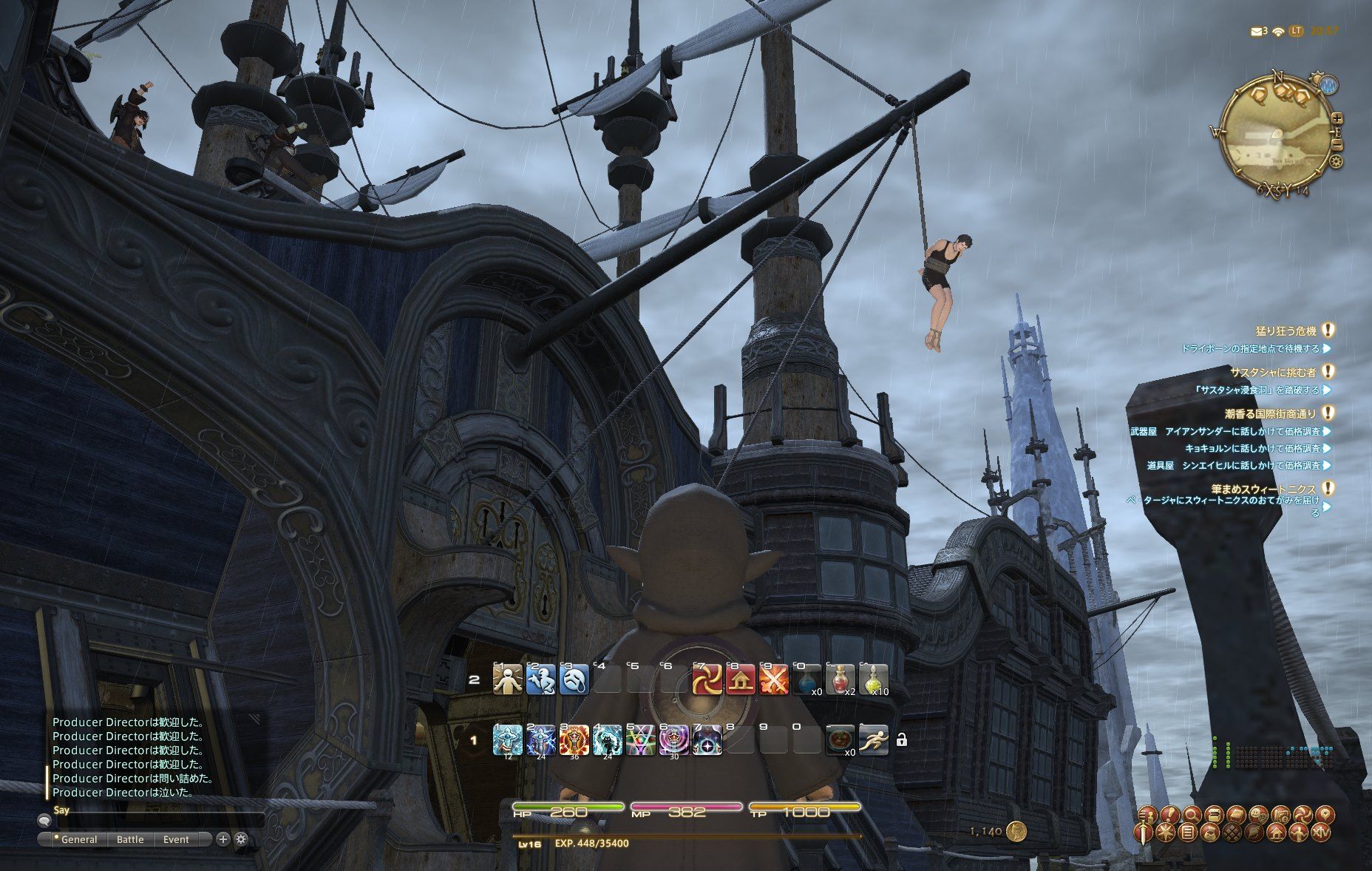Switch to the Battle chat tab
1372x871 pixels.
(130, 839)
